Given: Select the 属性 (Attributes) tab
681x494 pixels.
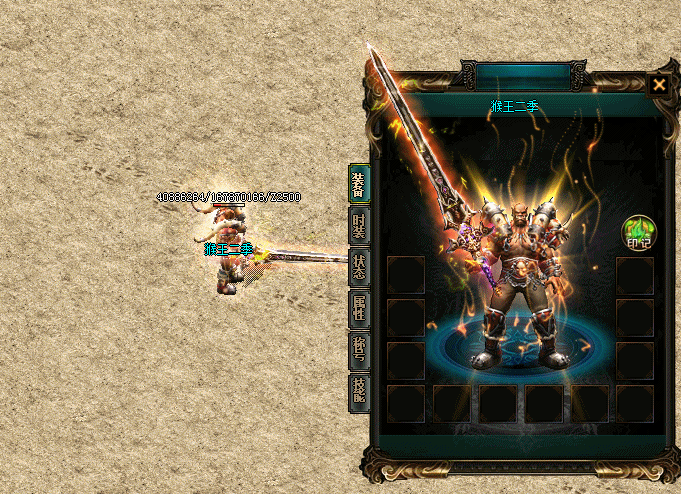Looking at the screenshot, I should pyautogui.click(x=359, y=309).
